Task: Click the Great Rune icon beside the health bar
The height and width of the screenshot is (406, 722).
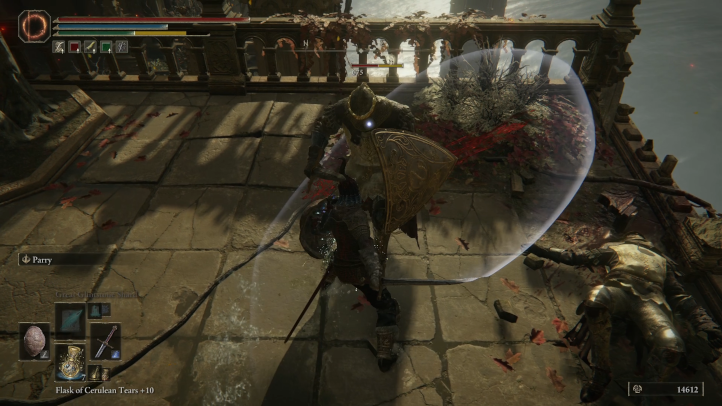Action: click(33, 25)
